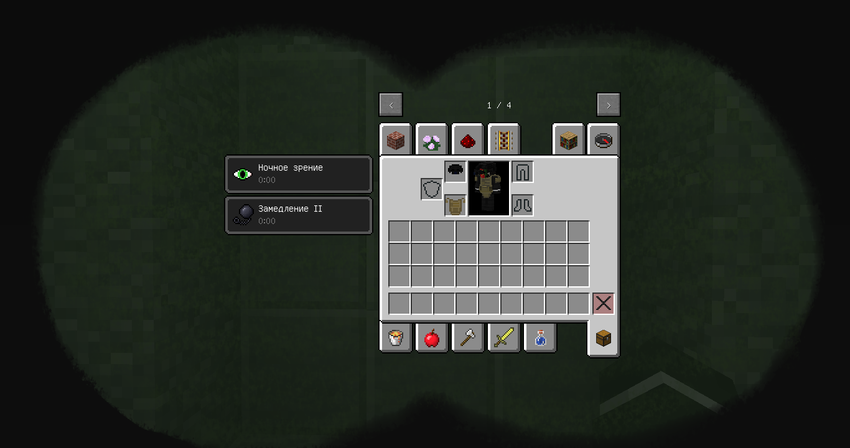This screenshot has width=850, height=448.
Task: Click the empty leggings armor slot
Action: 522,171
